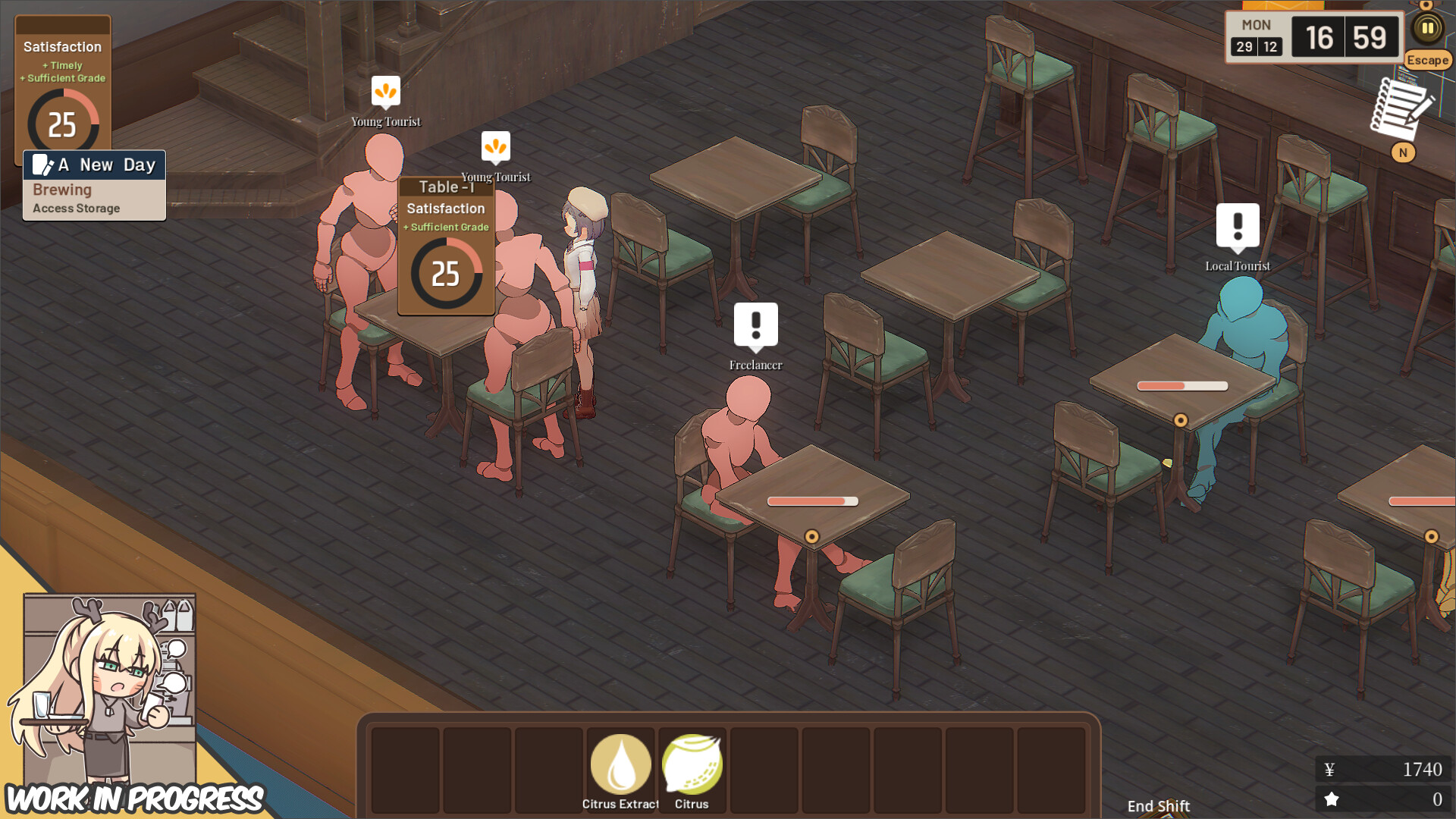Click the star rating icon
The height and width of the screenshot is (819, 1456).
pos(1331,798)
